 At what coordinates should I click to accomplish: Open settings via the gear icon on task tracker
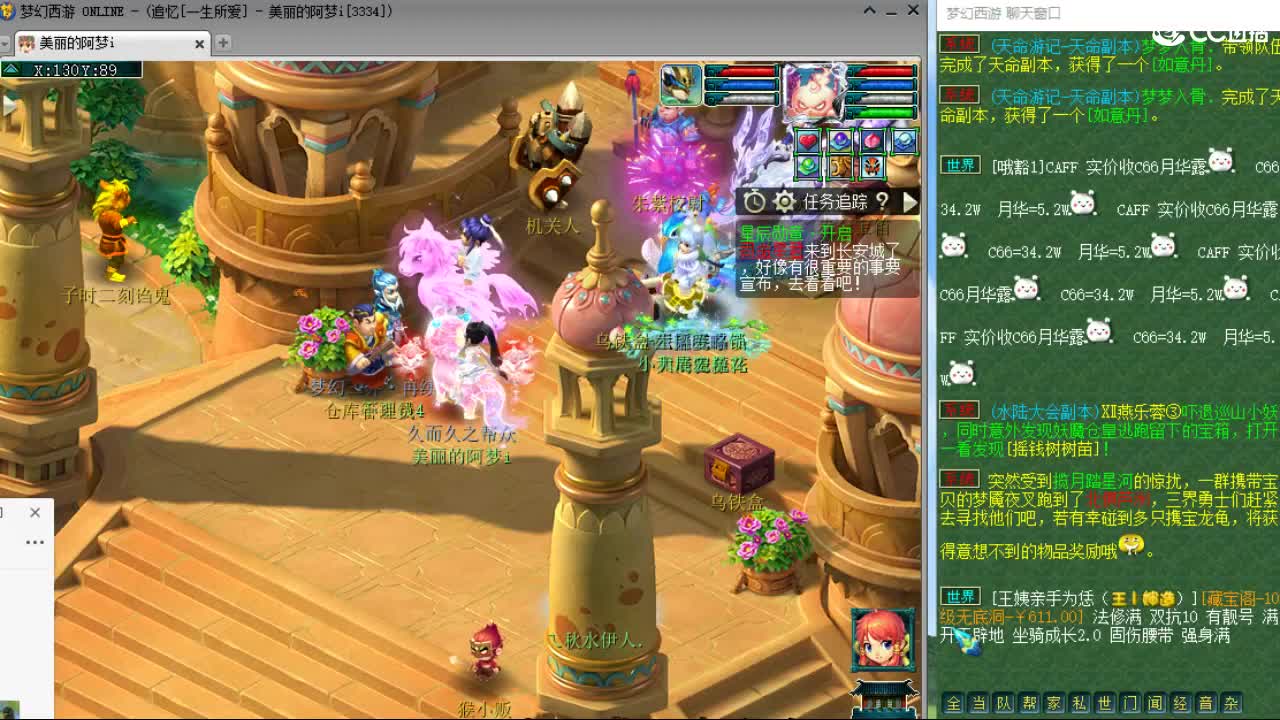(784, 201)
